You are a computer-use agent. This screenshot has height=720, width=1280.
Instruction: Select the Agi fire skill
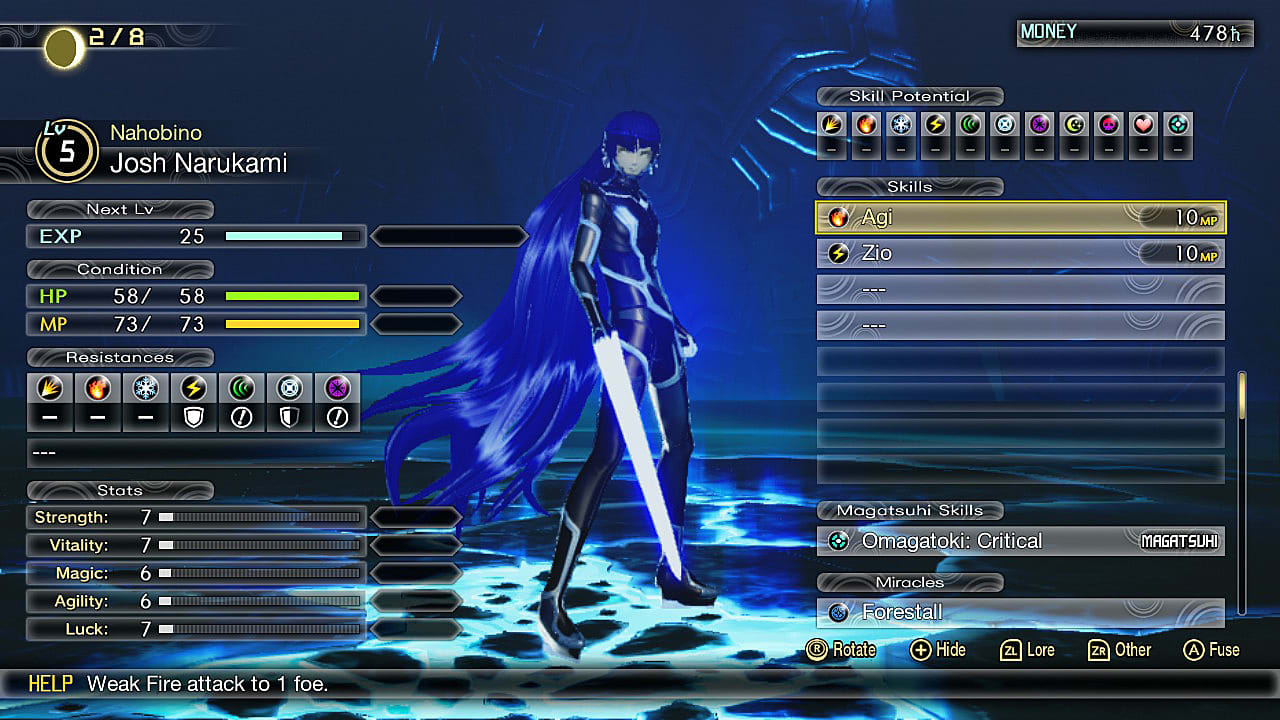coord(1020,217)
